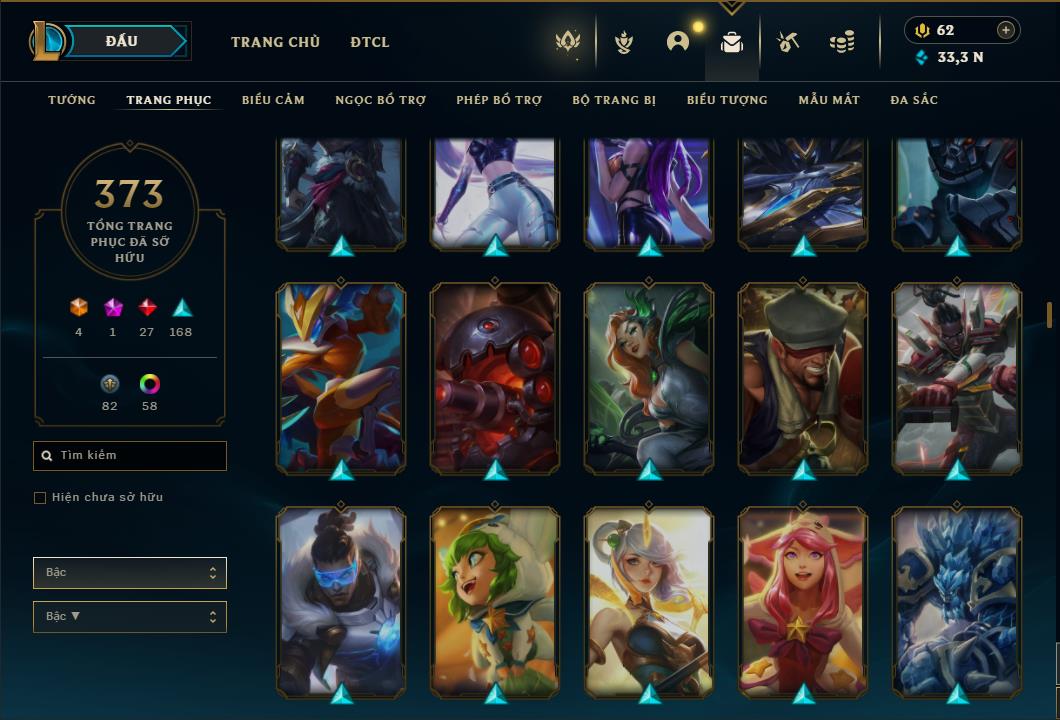Open the BIỂU TƯỢNG tab
Image resolution: width=1060 pixels, height=720 pixels.
point(727,100)
